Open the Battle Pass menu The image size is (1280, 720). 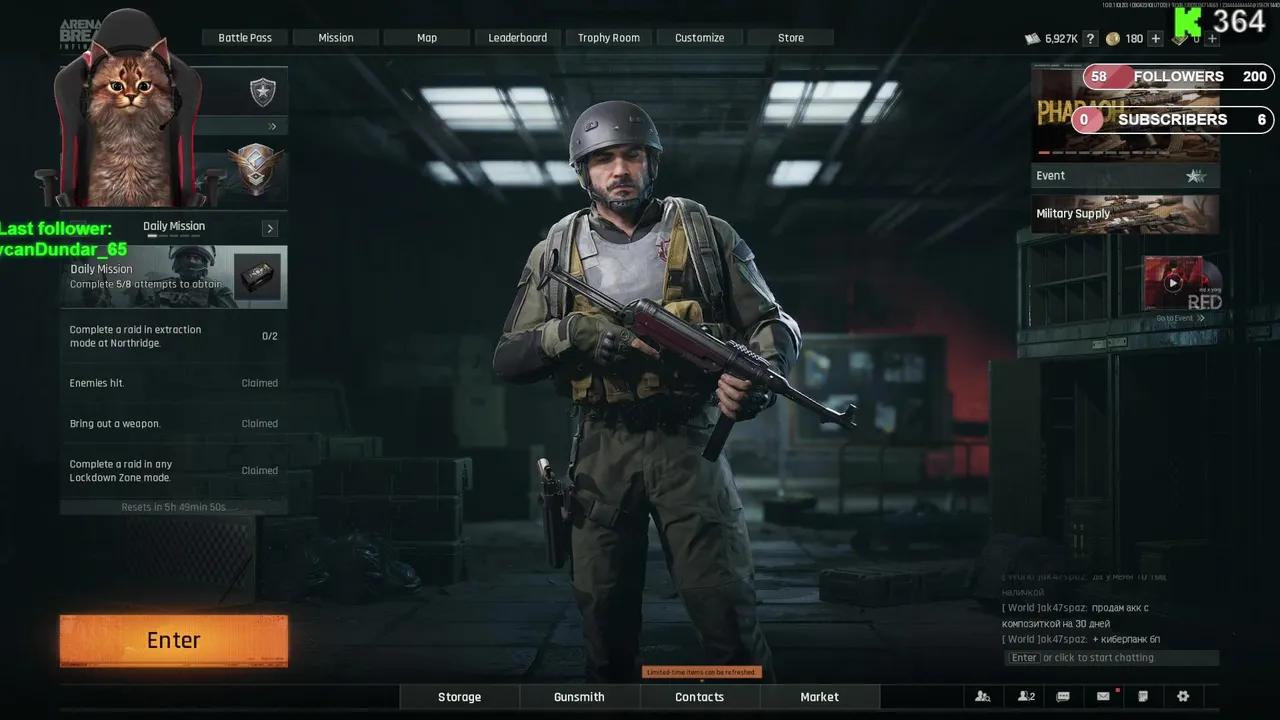245,37
